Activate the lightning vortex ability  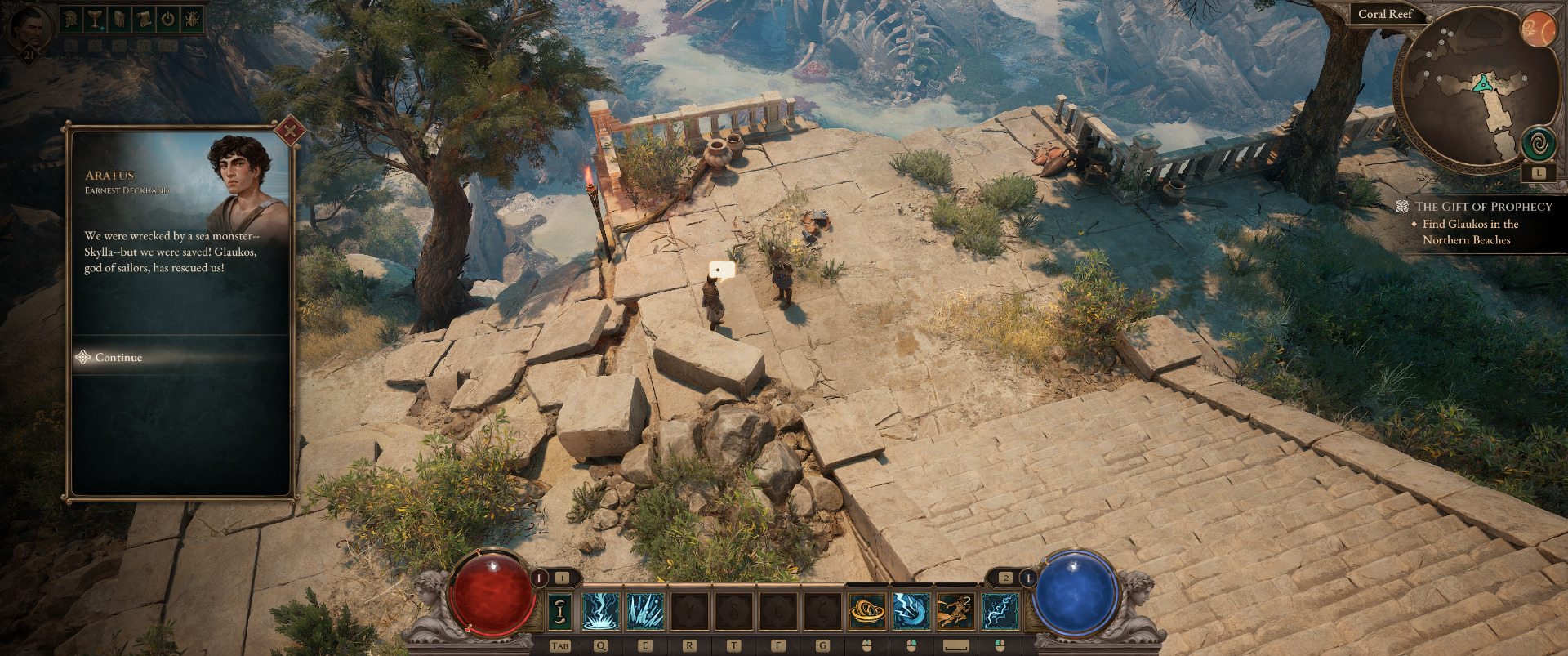pos(911,611)
